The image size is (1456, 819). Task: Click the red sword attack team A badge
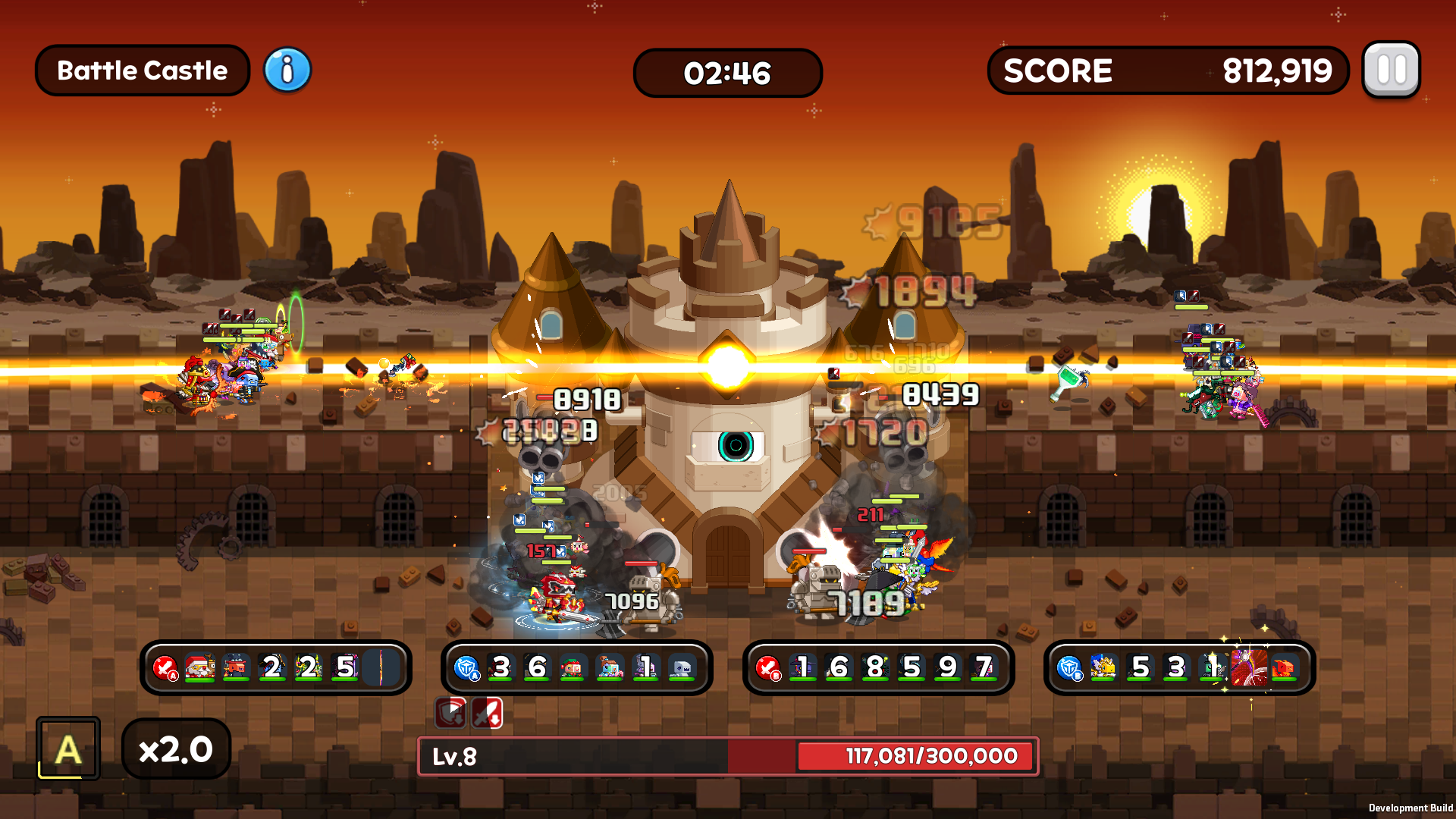(165, 668)
